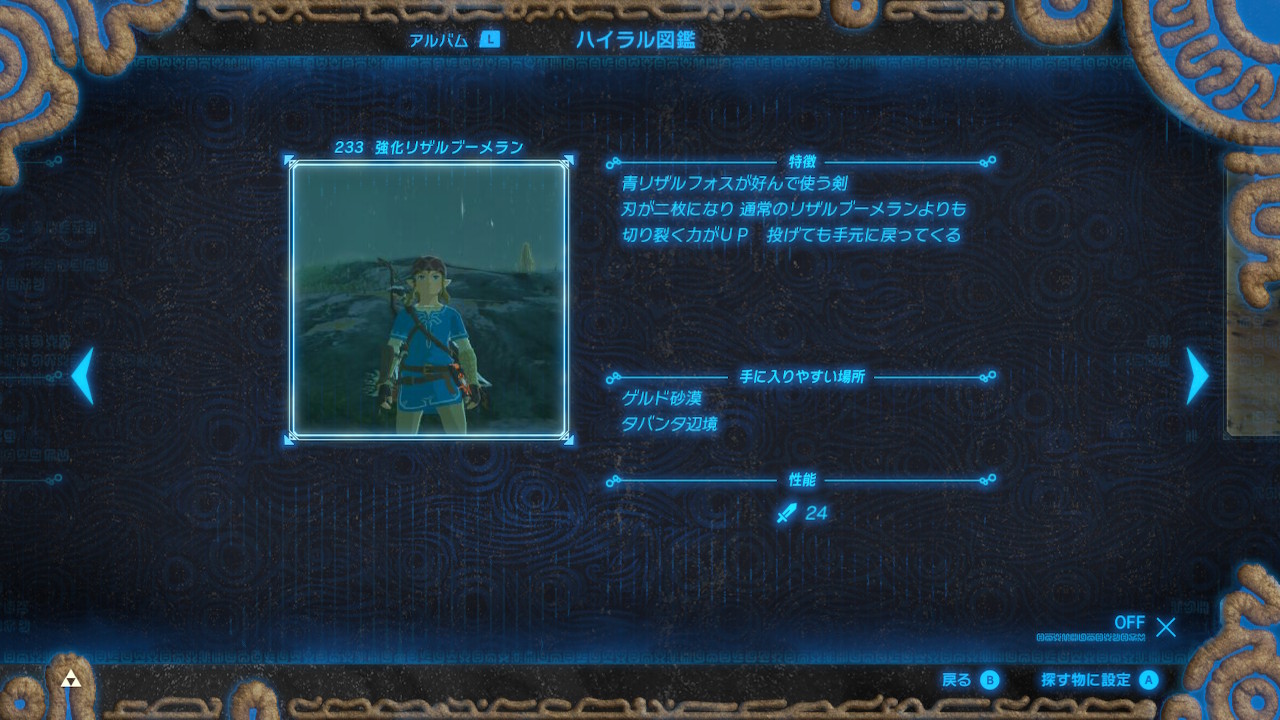Toggle the OFF tracking indicator
The height and width of the screenshot is (720, 1280).
coord(1129,623)
